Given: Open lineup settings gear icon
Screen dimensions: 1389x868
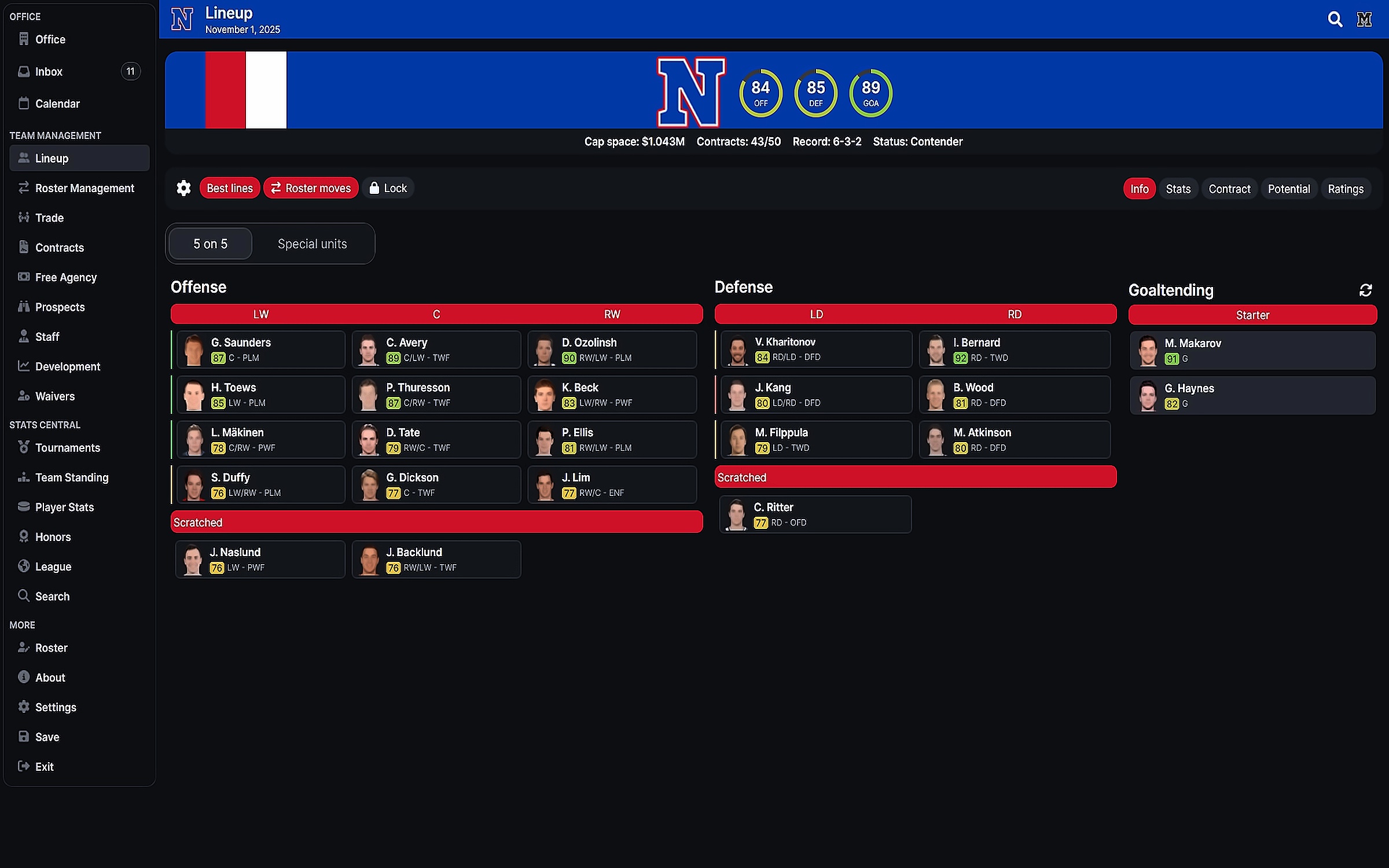Looking at the screenshot, I should (x=183, y=188).
